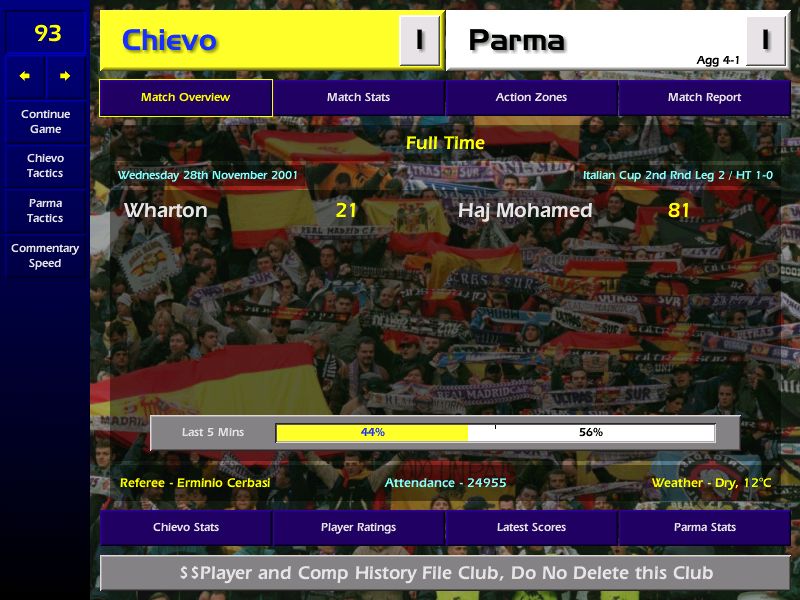Viewport: 800px width, 600px height.
Task: Open Parma Tactics
Action: coord(45,210)
